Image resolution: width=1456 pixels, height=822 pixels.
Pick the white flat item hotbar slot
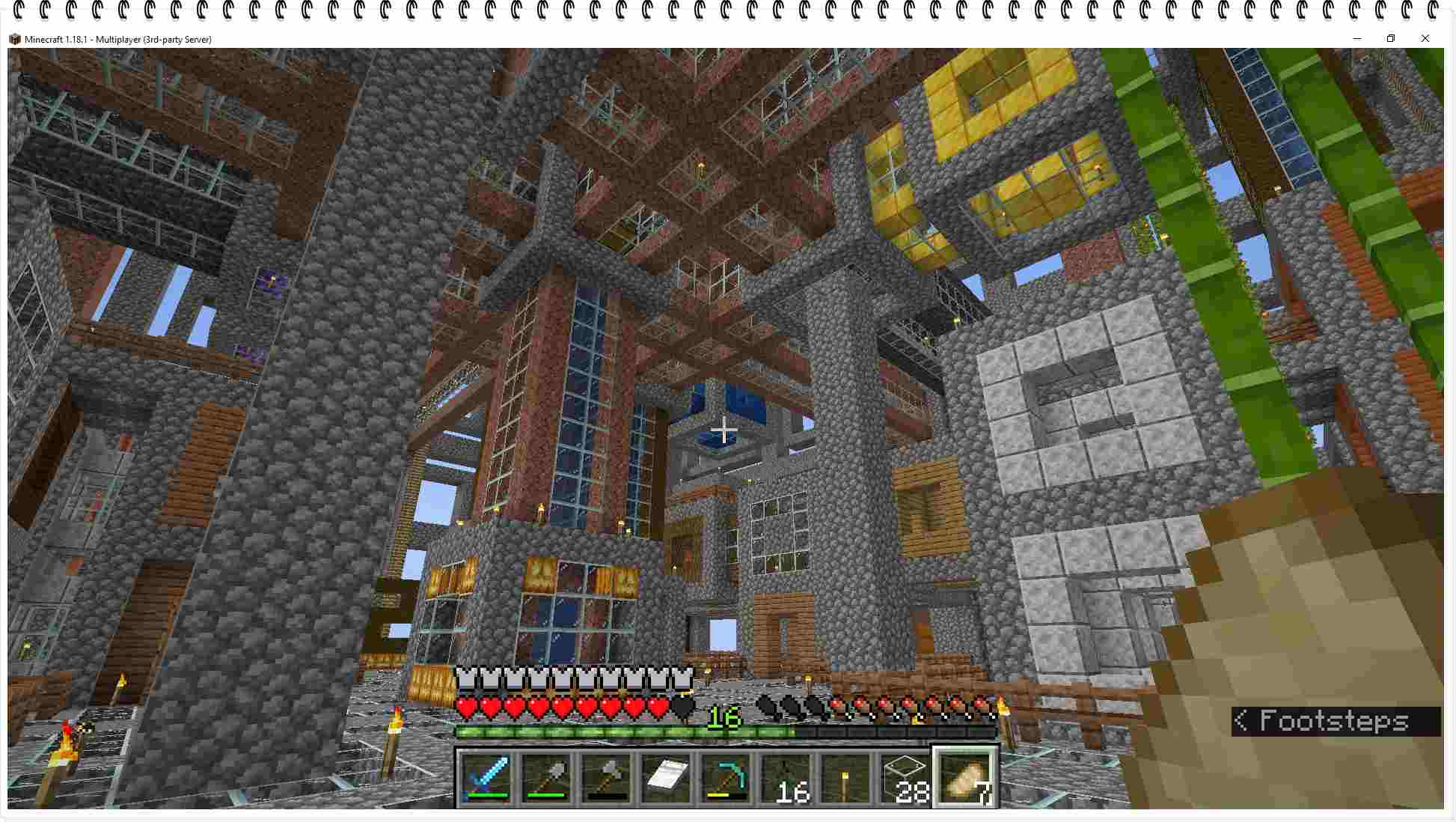(666, 778)
